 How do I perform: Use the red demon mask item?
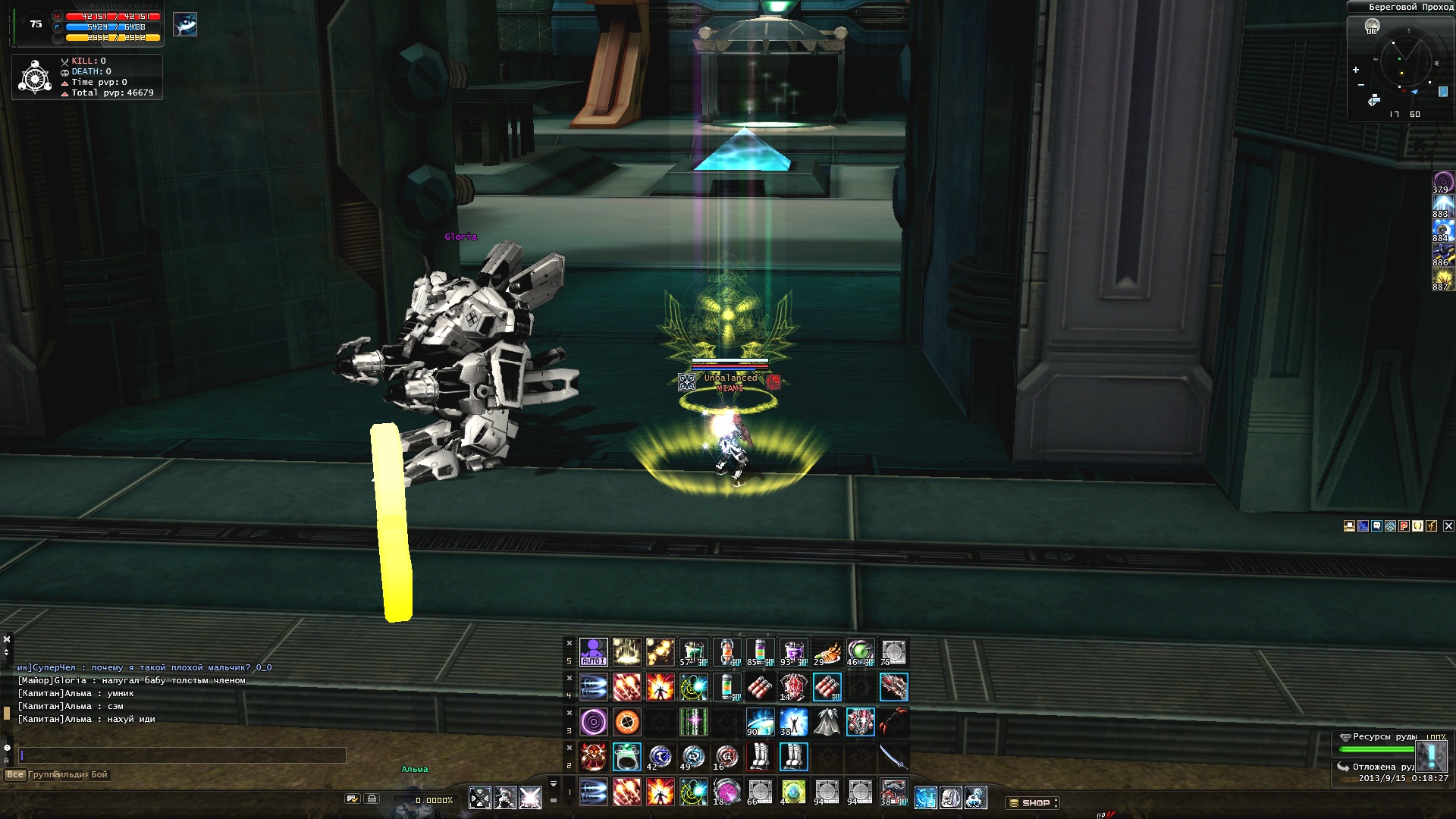593,757
